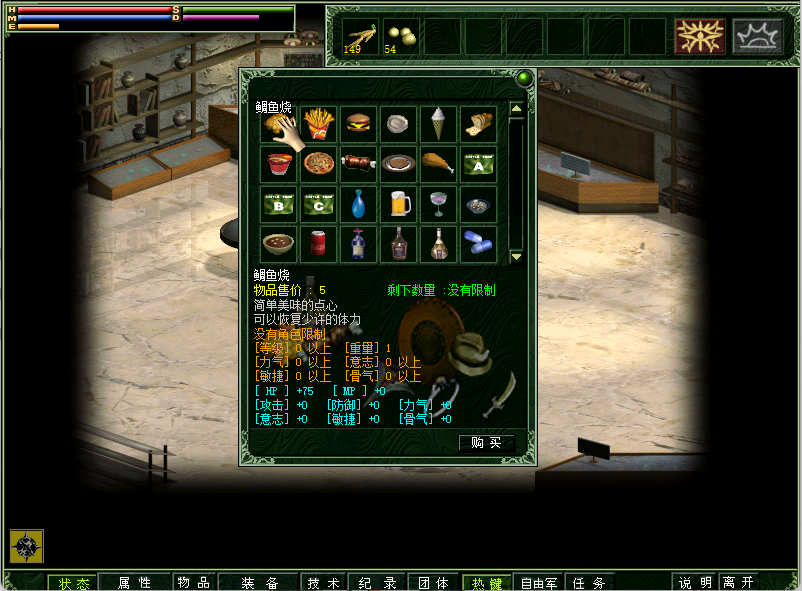Close the shop with the green orb

pyautogui.click(x=523, y=77)
